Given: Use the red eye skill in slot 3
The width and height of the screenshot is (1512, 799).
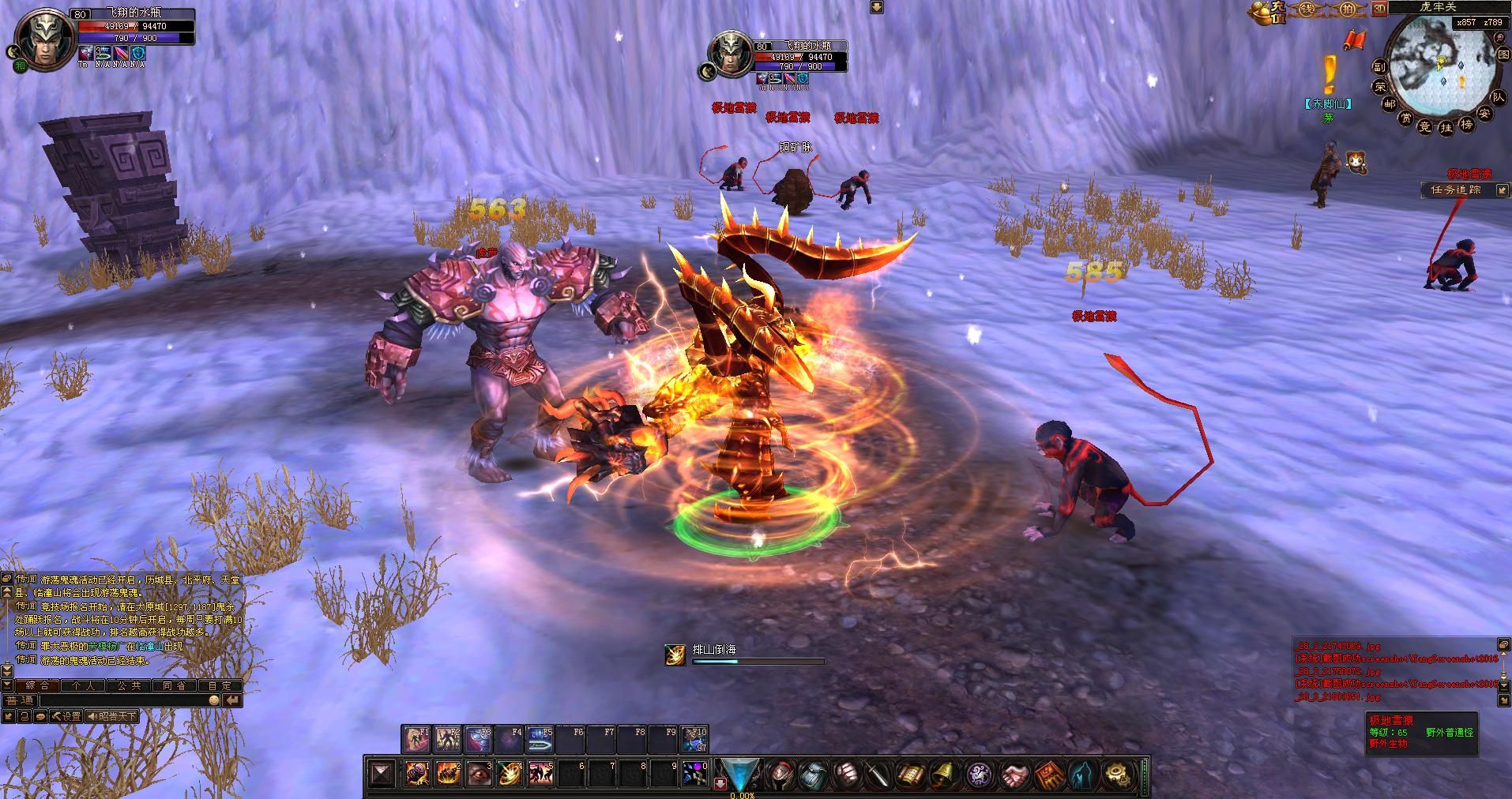Looking at the screenshot, I should 479,773.
